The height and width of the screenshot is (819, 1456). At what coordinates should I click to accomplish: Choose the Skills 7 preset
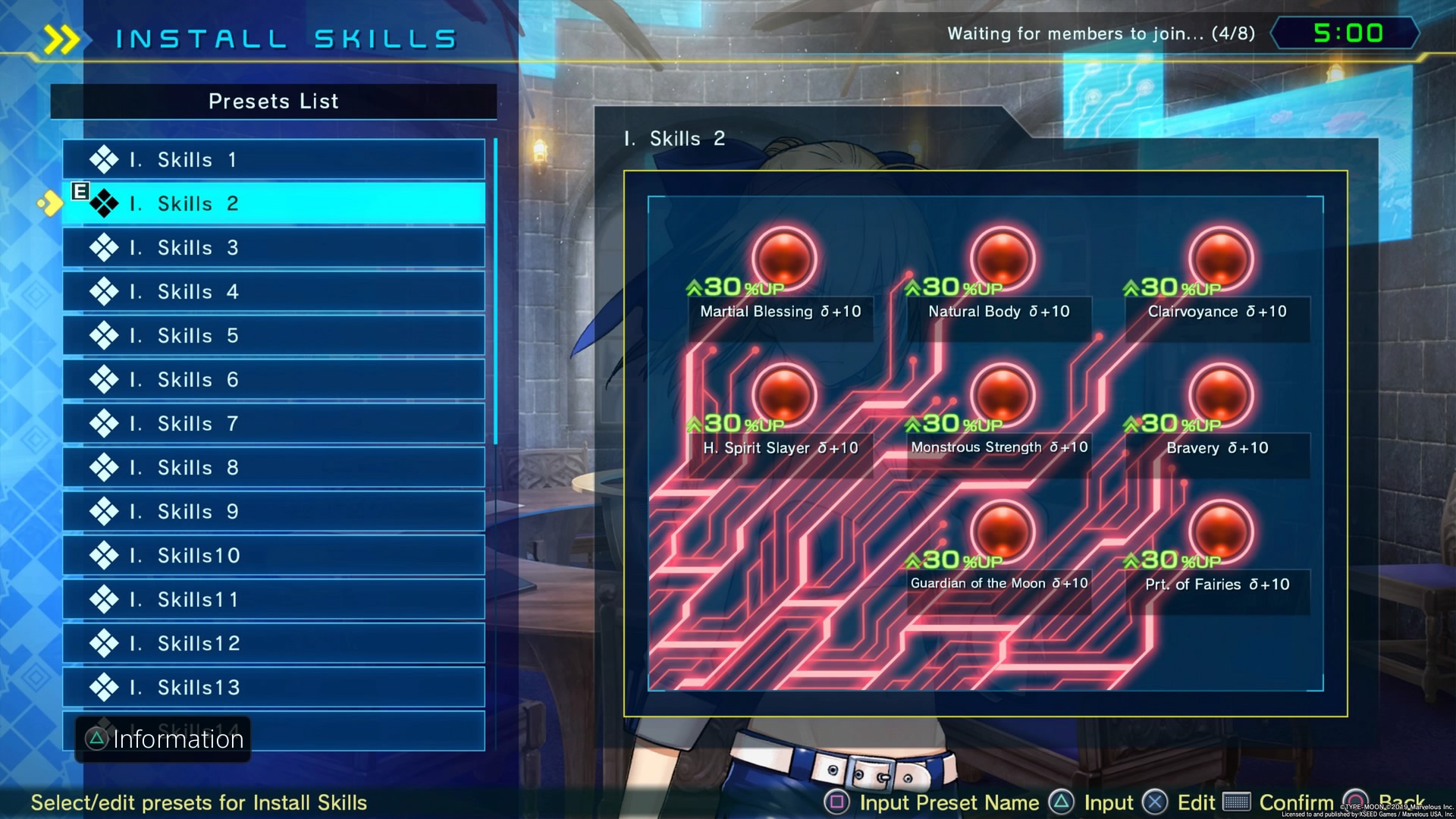[x=273, y=424]
